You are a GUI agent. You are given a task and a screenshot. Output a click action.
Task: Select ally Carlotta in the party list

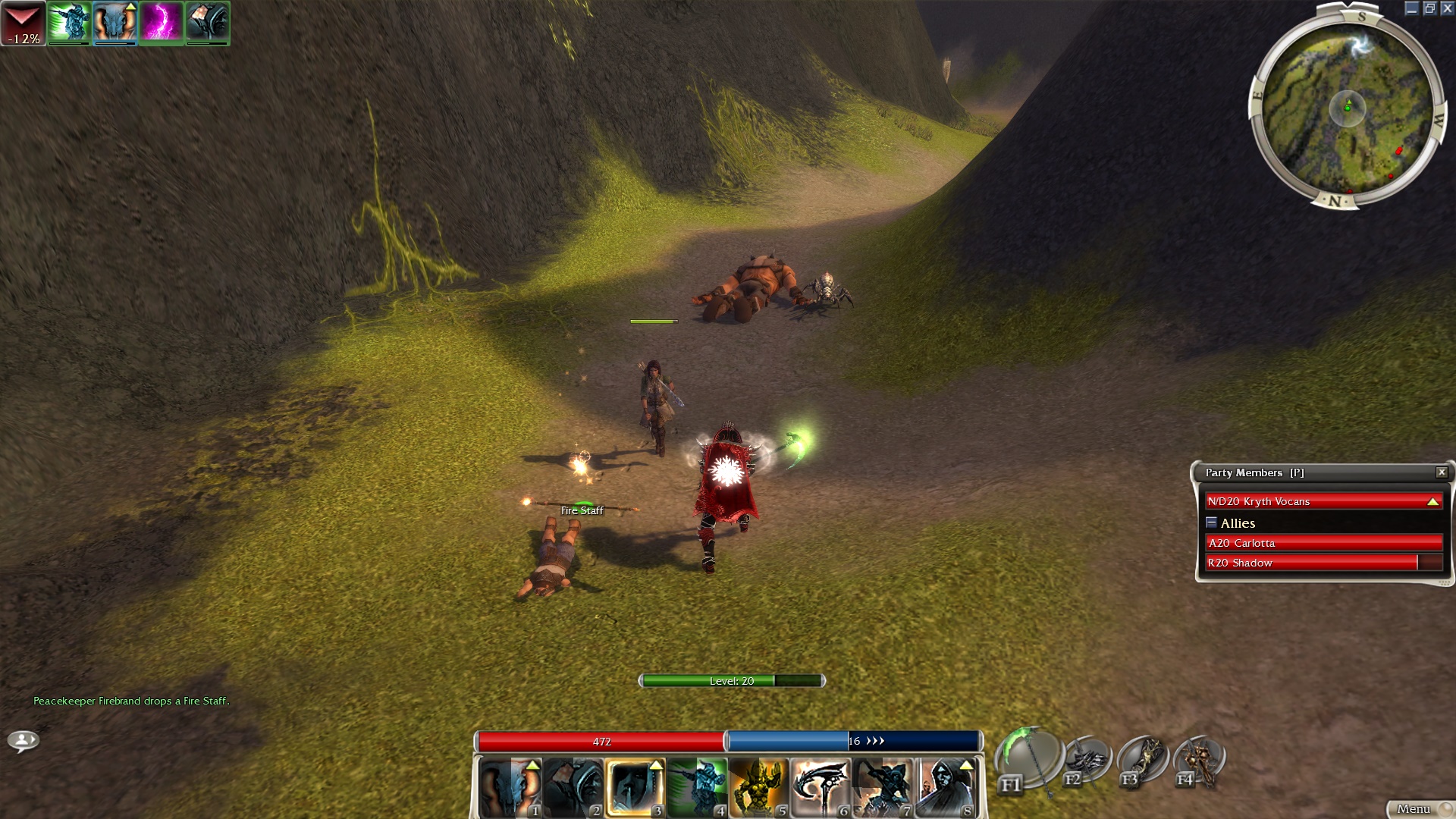[x=1323, y=543]
